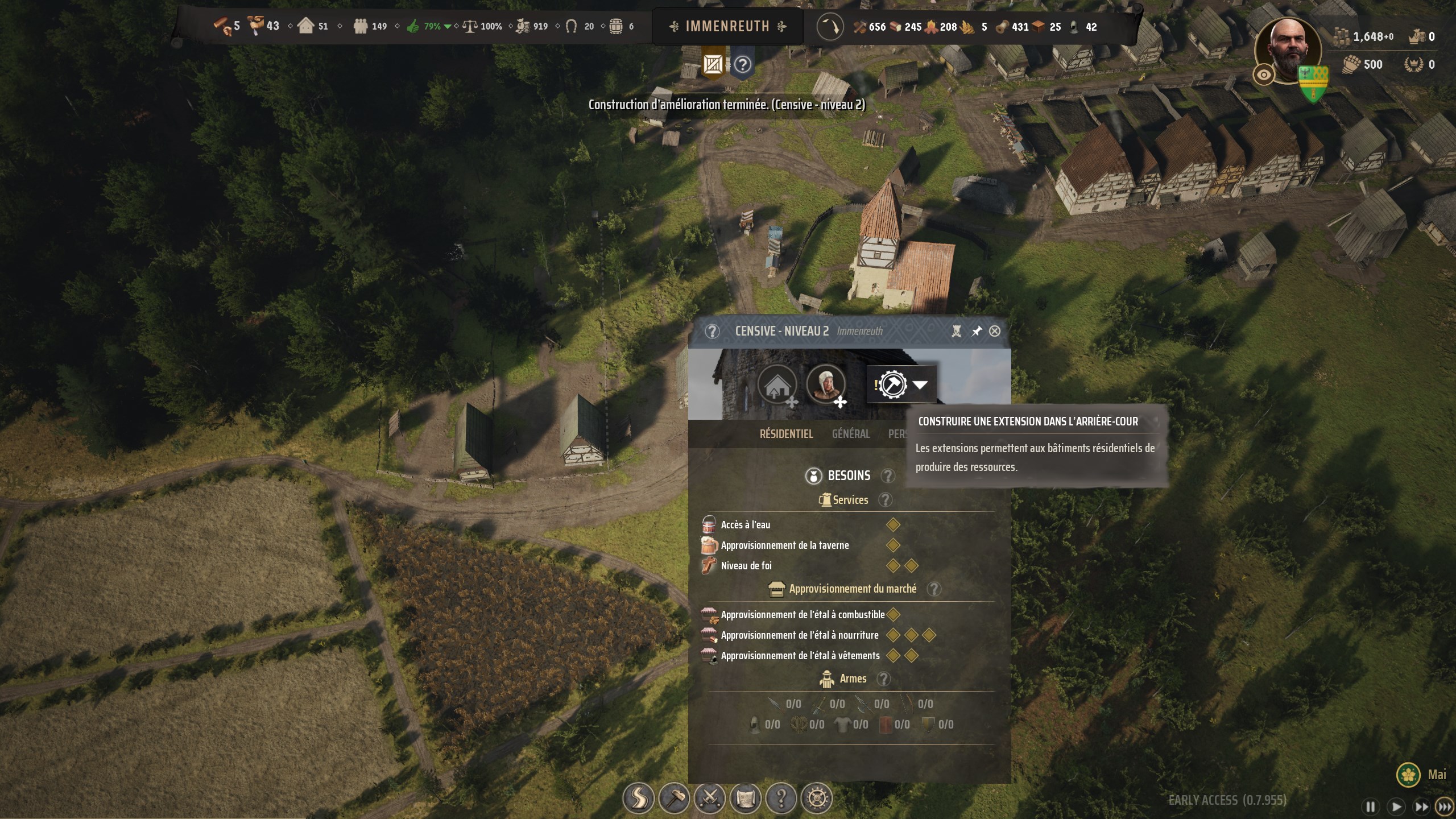The height and width of the screenshot is (819, 1456).
Task: Pause the game time
Action: pyautogui.click(x=1371, y=807)
